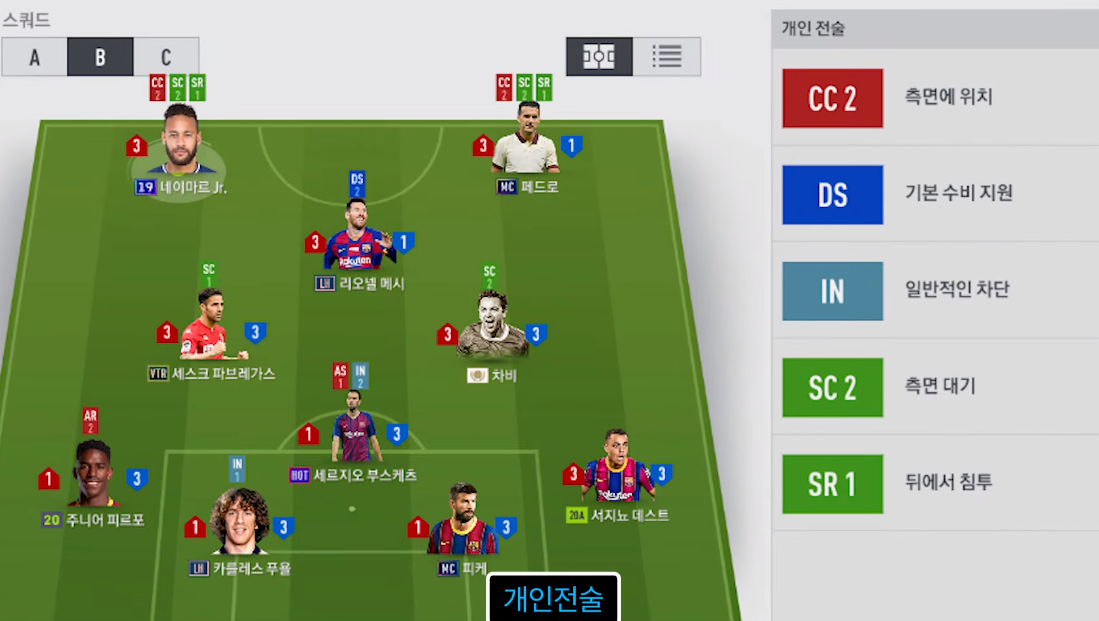The image size is (1099, 621).
Task: Pick the SC 2 tactic entry
Action: point(935,386)
